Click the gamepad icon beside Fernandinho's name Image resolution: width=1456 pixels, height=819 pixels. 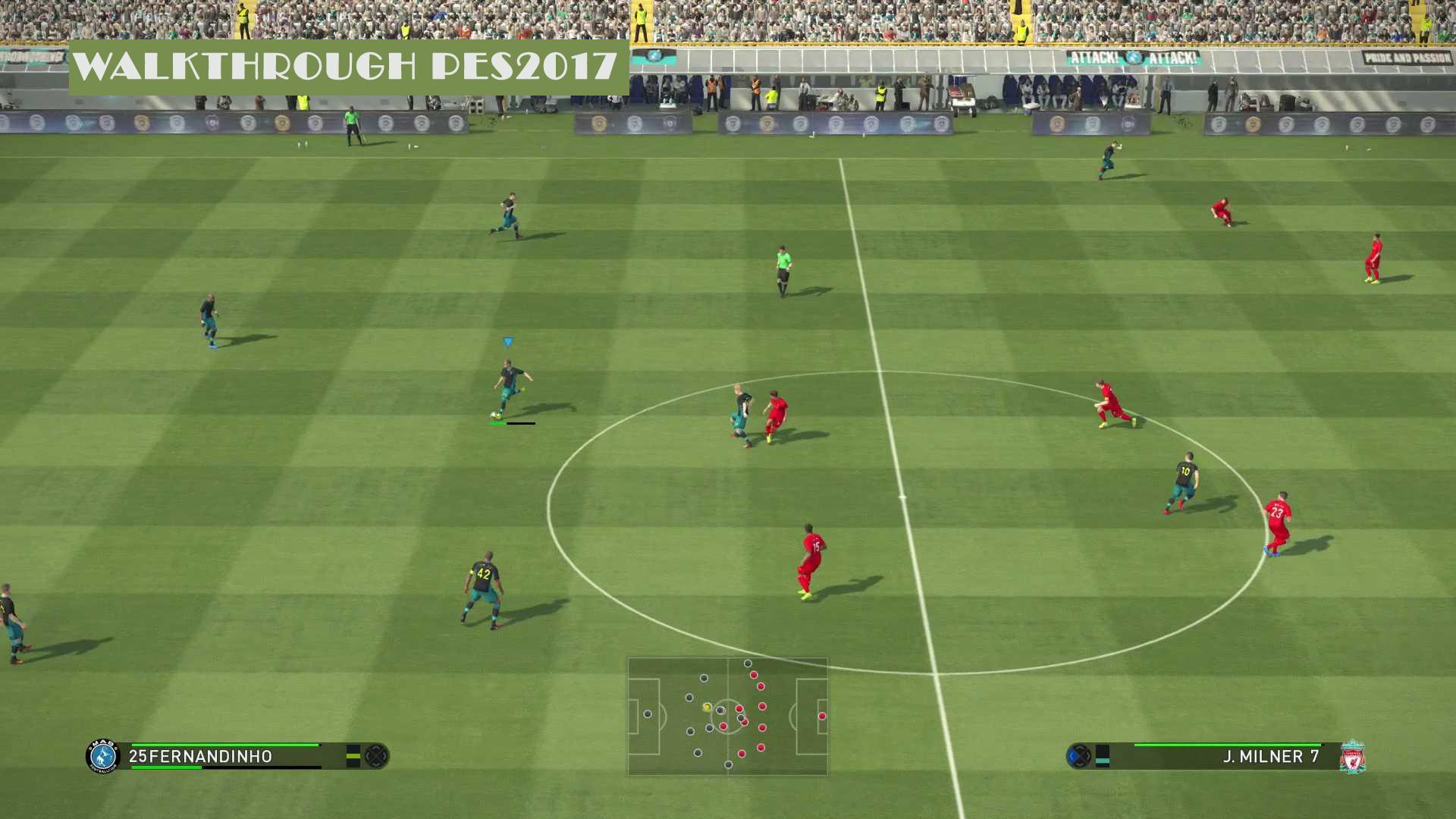point(375,756)
